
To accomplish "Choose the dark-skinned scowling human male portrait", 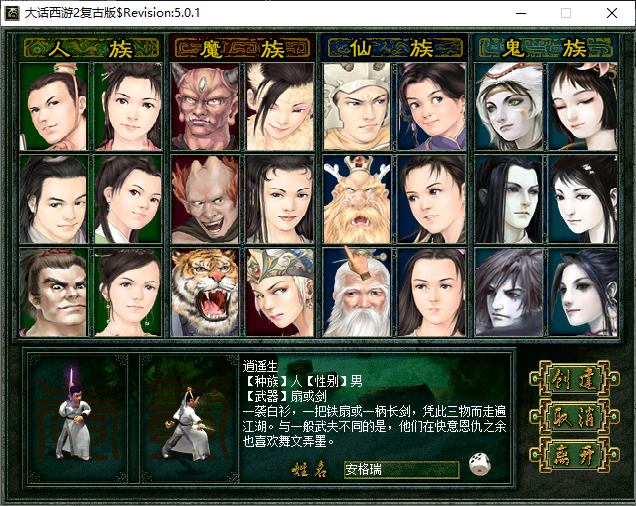I will 55,292.
